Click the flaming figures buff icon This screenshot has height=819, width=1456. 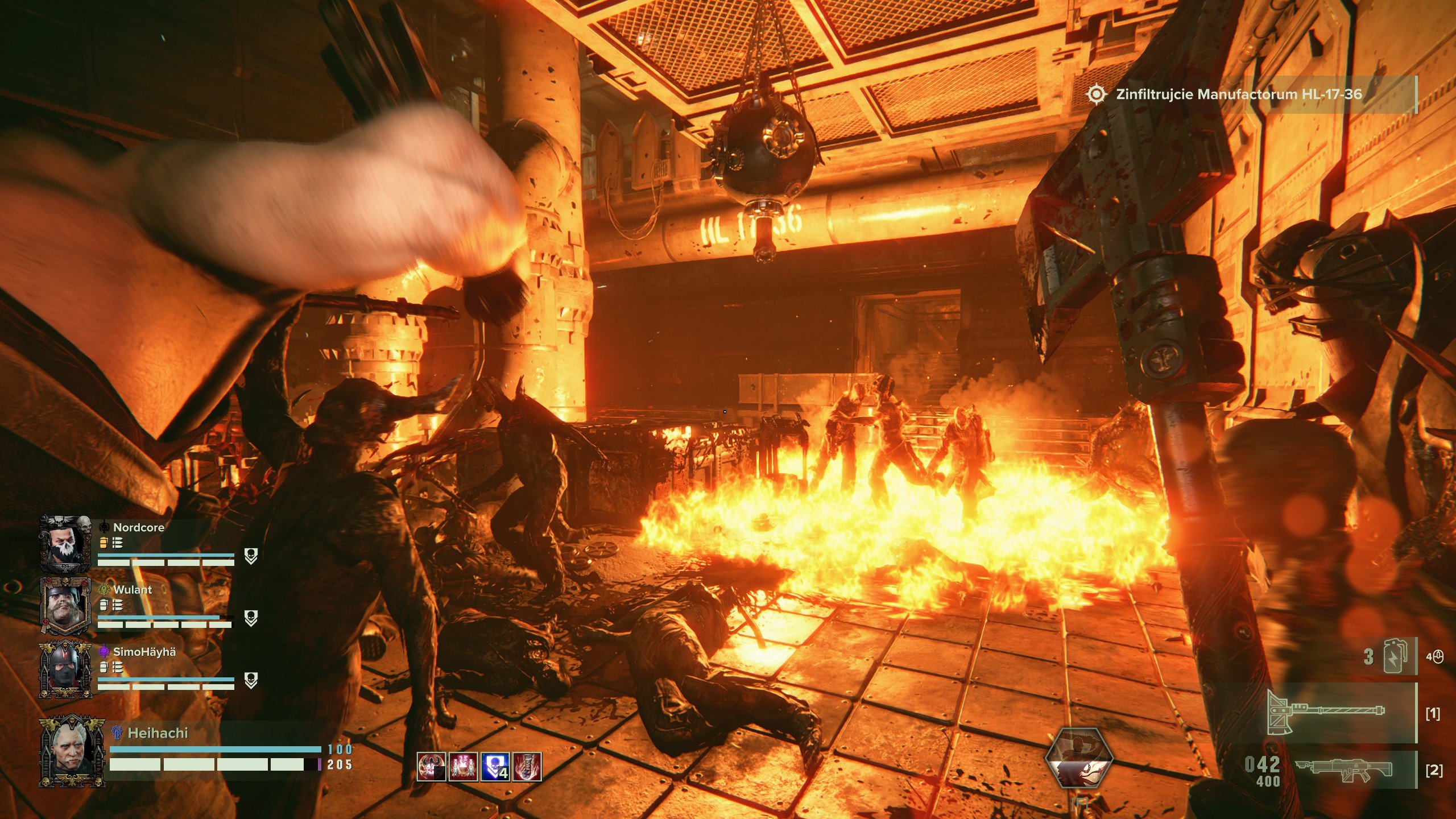coord(463,767)
